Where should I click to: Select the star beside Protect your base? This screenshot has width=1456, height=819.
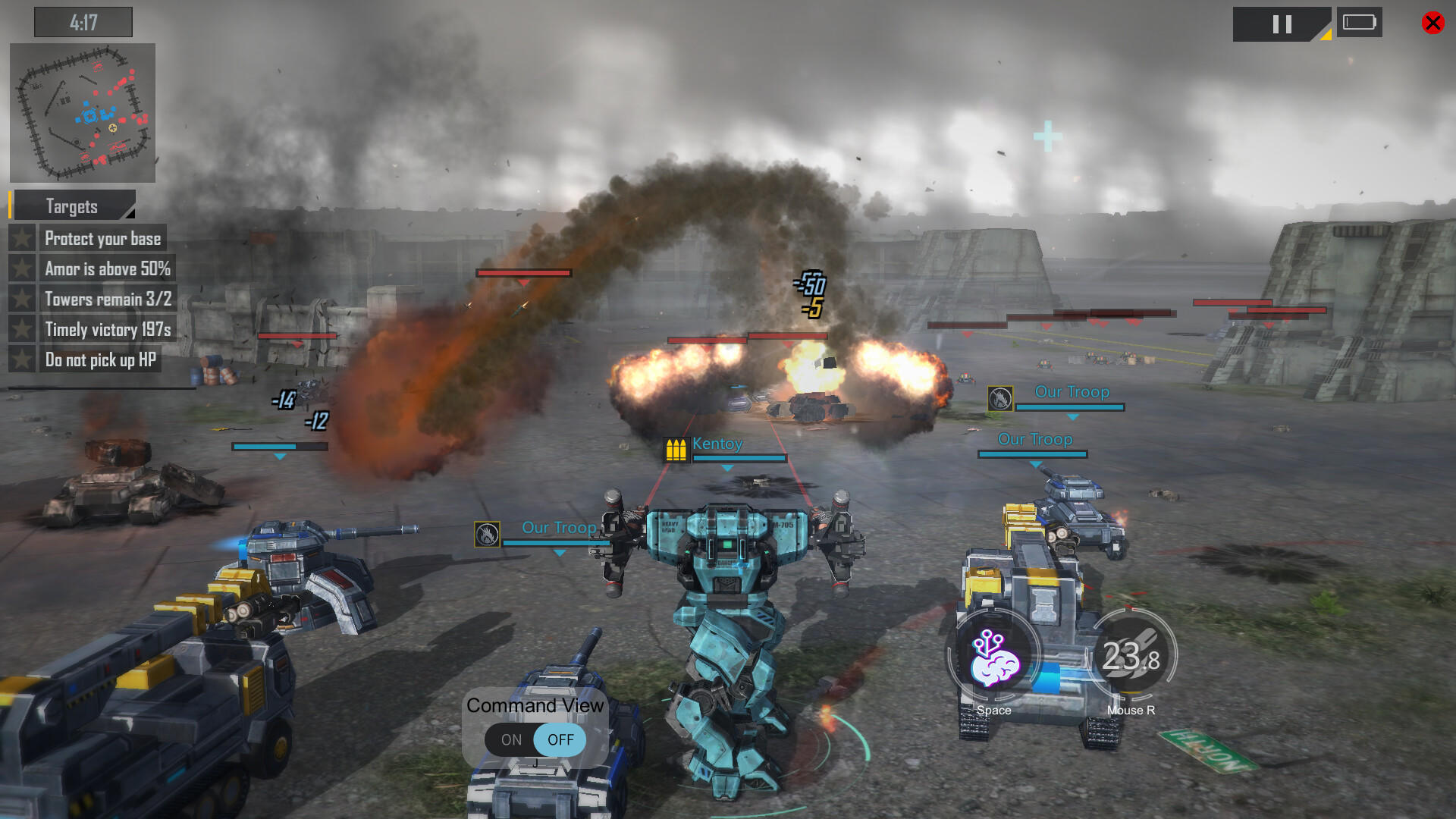click(23, 238)
